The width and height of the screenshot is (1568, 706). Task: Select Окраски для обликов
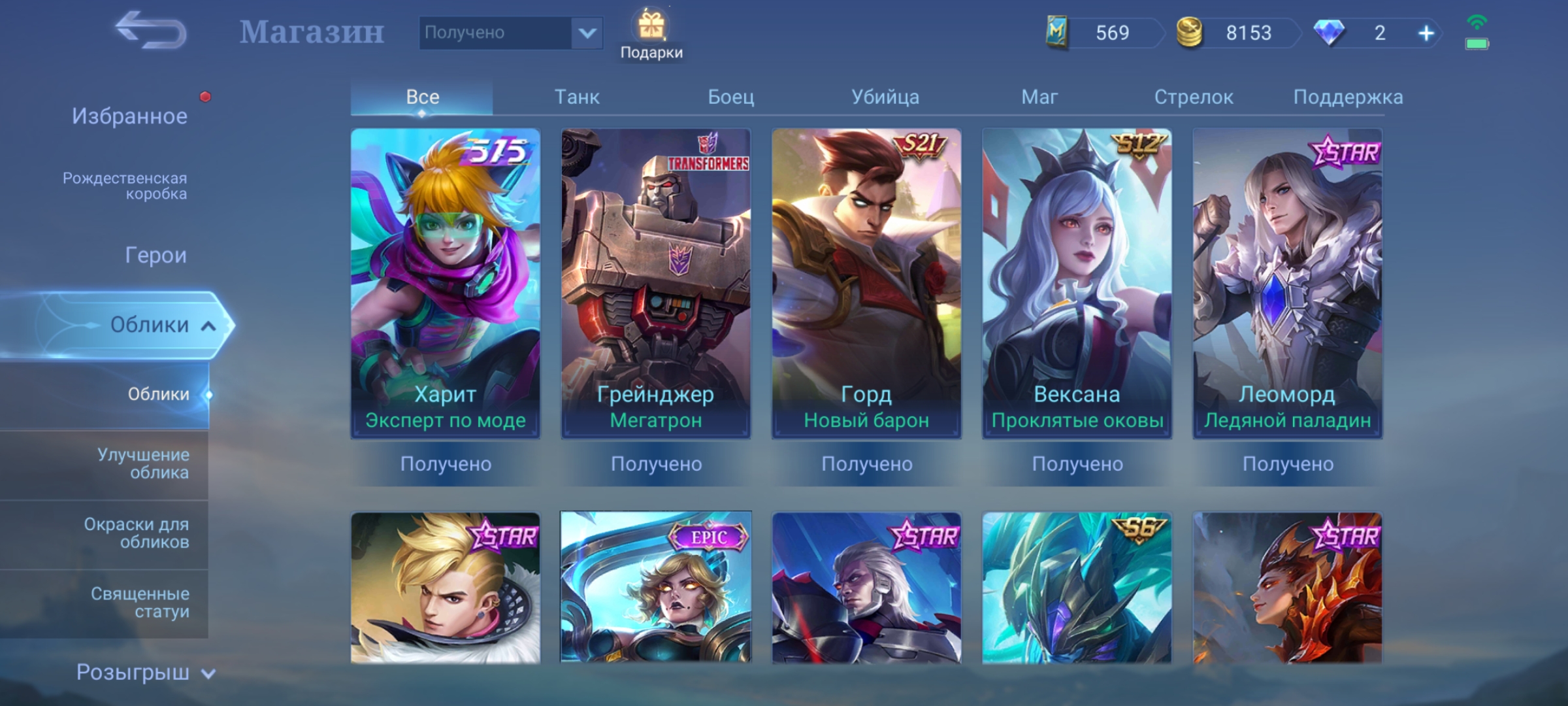coord(137,533)
